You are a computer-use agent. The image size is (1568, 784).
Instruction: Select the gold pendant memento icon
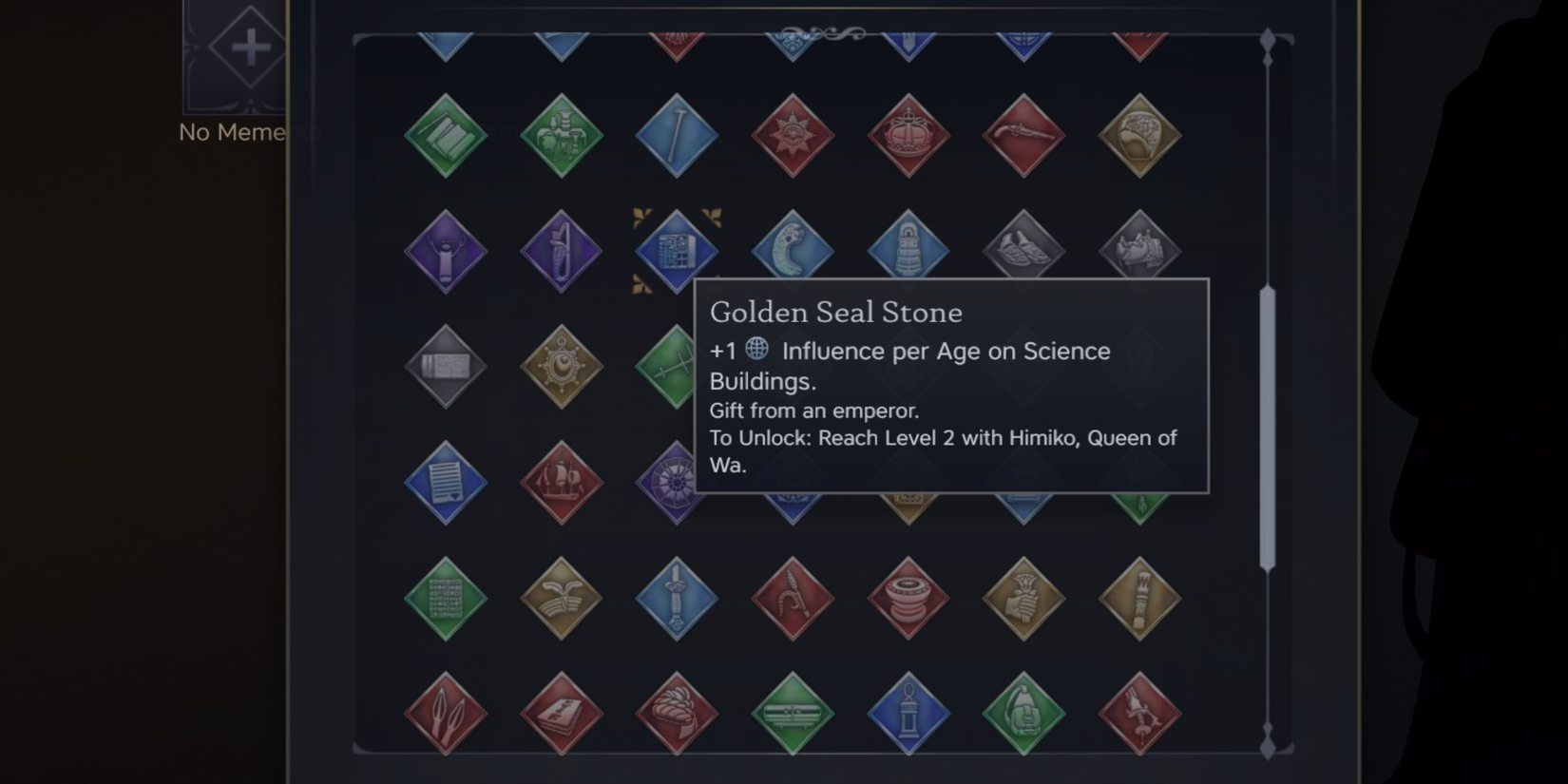(561, 366)
